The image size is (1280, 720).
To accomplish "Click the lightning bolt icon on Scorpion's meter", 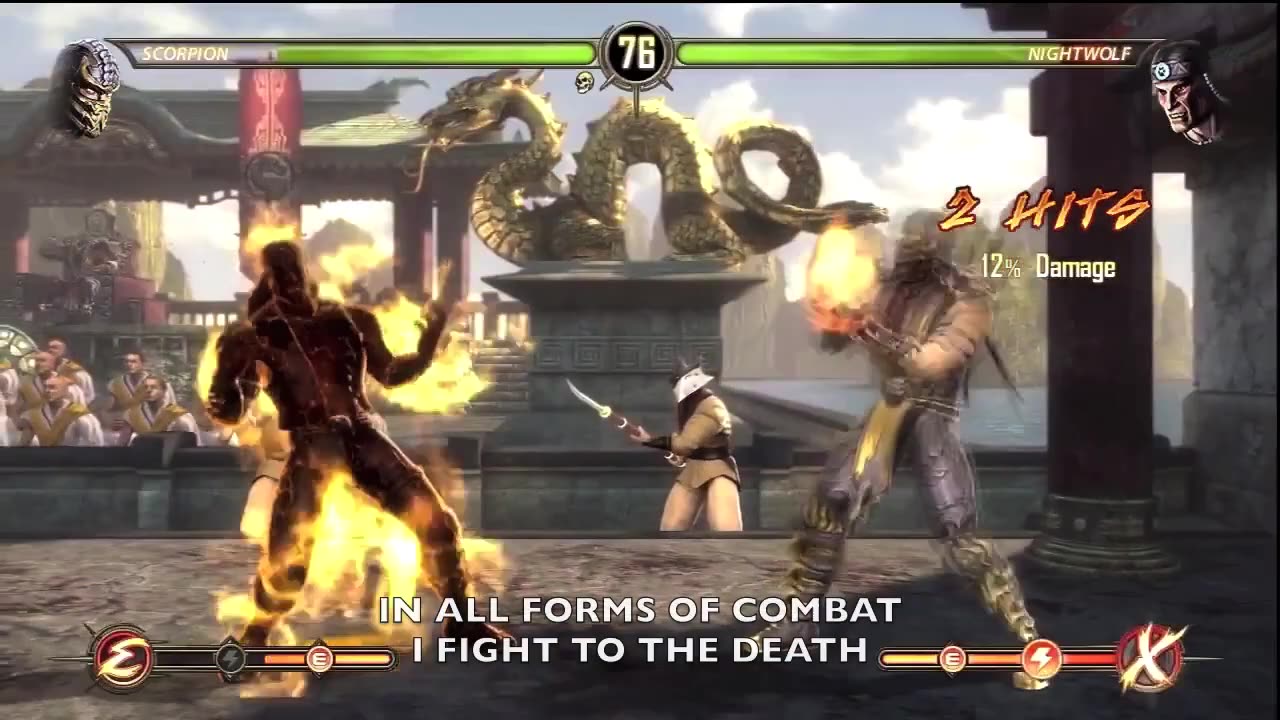I will pyautogui.click(x=232, y=657).
